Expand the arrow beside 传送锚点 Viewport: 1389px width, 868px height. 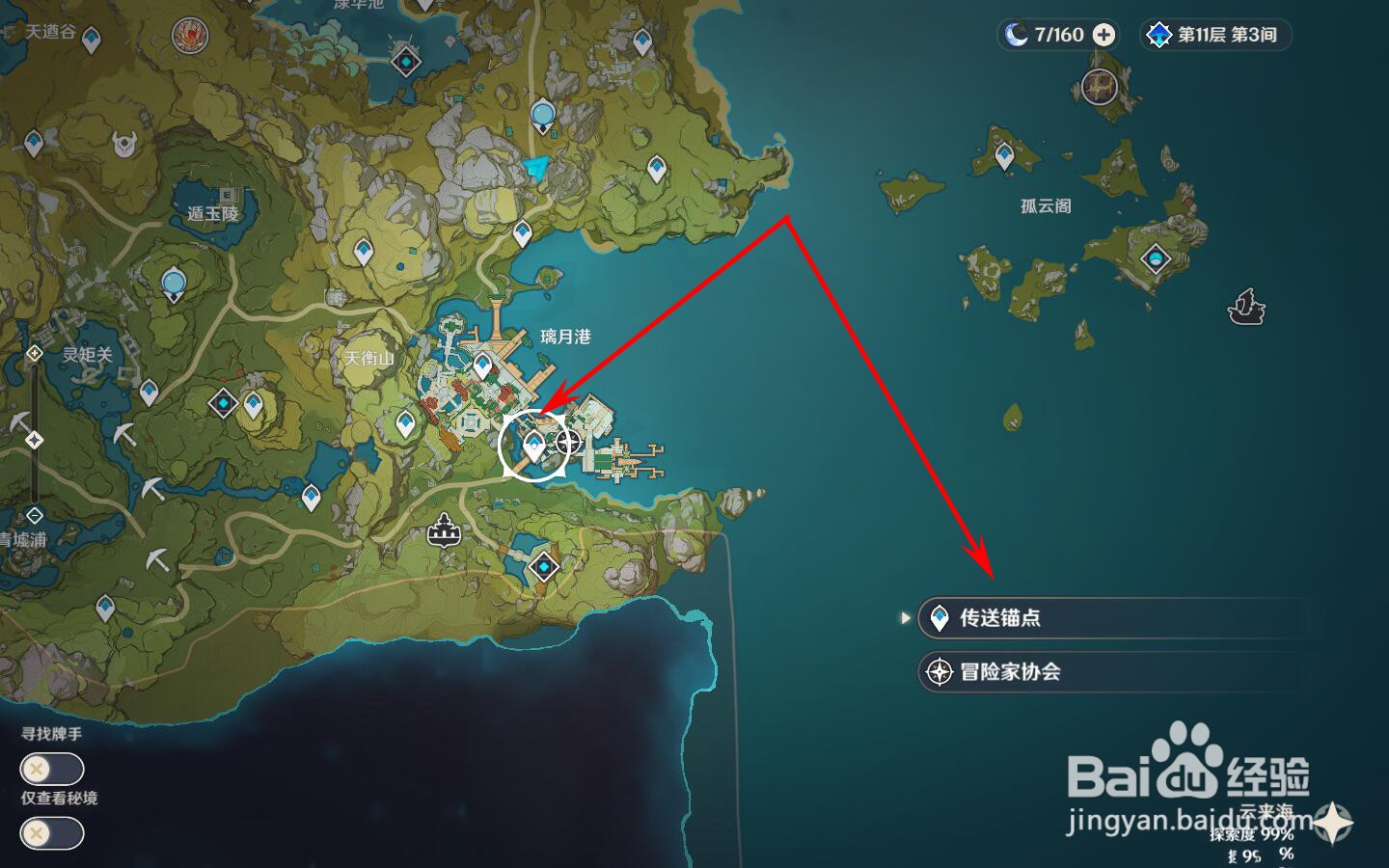click(x=905, y=618)
